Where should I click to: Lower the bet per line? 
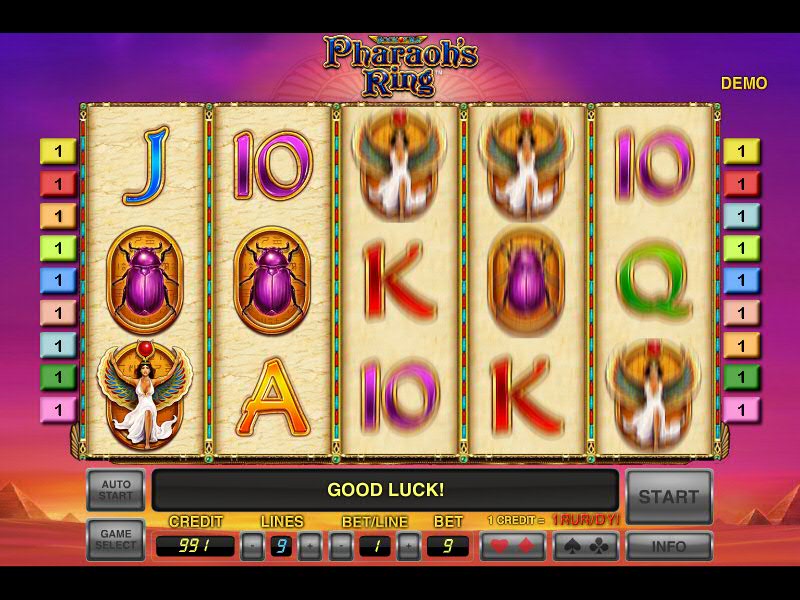(342, 546)
